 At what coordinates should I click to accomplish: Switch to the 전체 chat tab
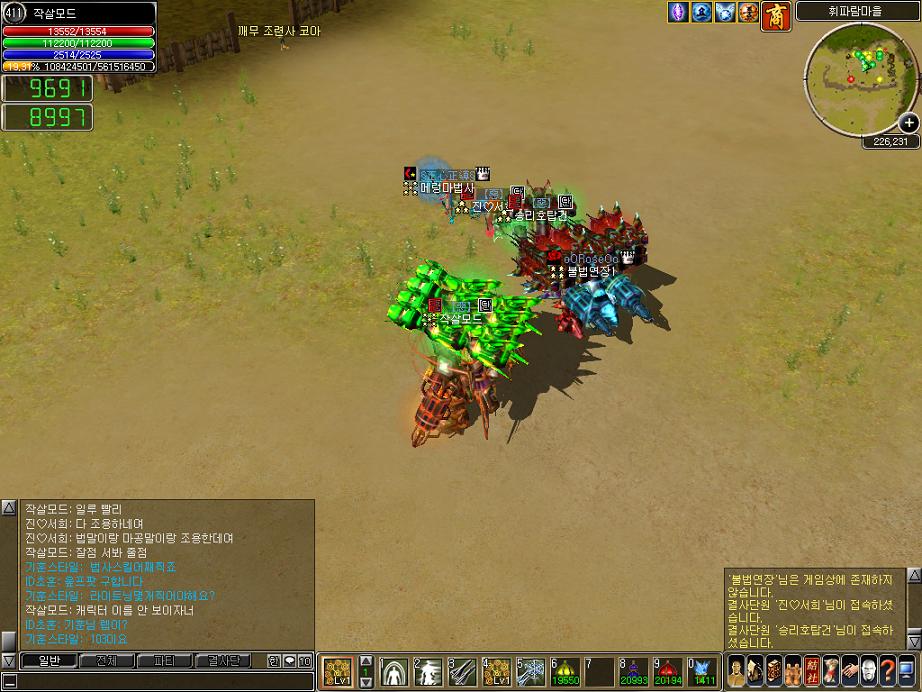click(x=106, y=660)
